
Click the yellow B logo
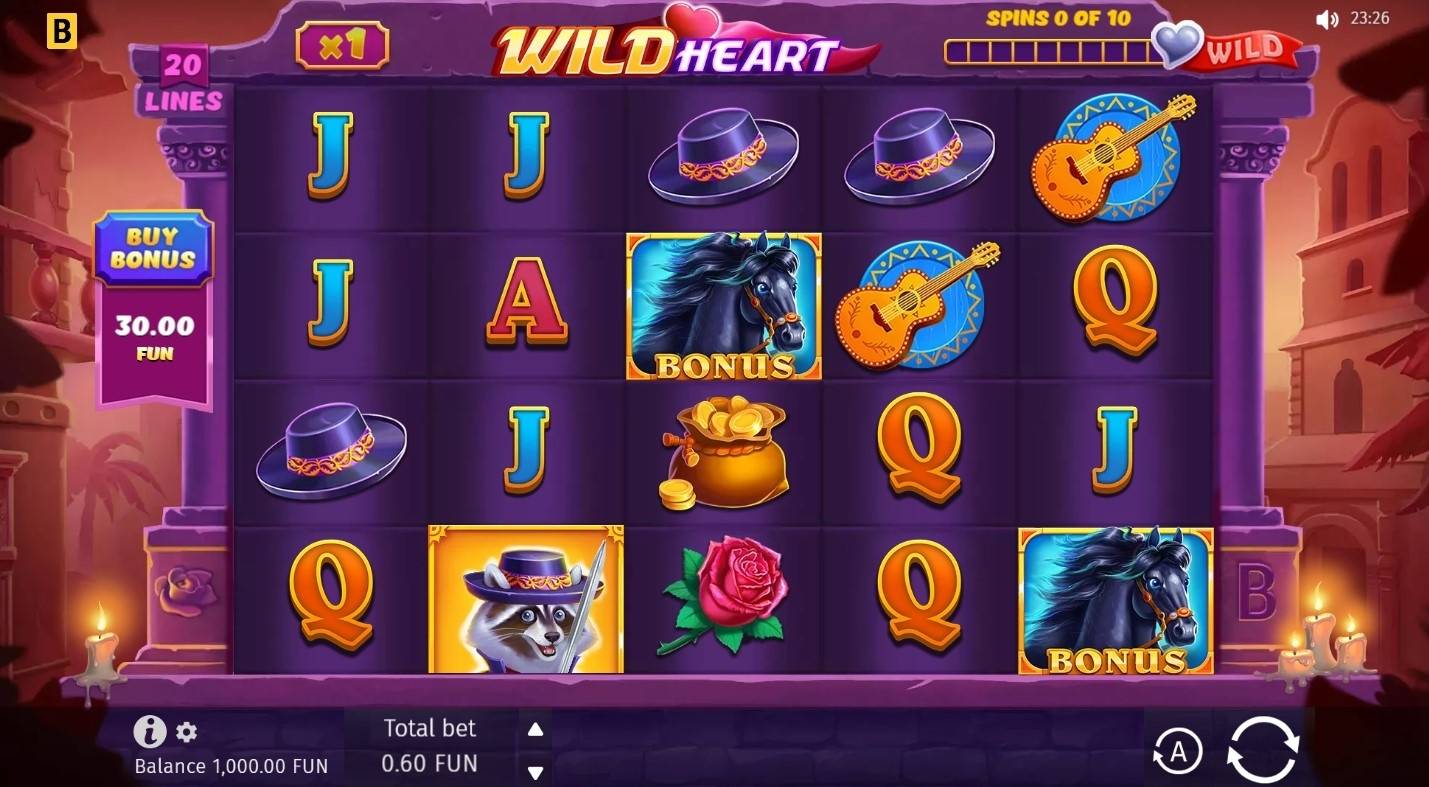pos(62,32)
